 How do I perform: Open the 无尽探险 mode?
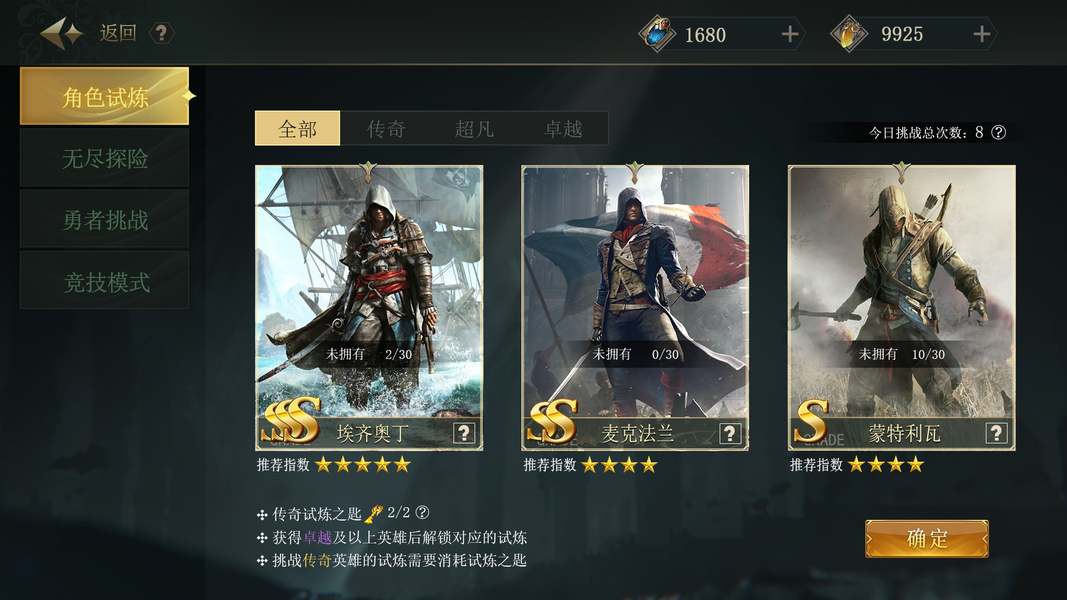(105, 158)
